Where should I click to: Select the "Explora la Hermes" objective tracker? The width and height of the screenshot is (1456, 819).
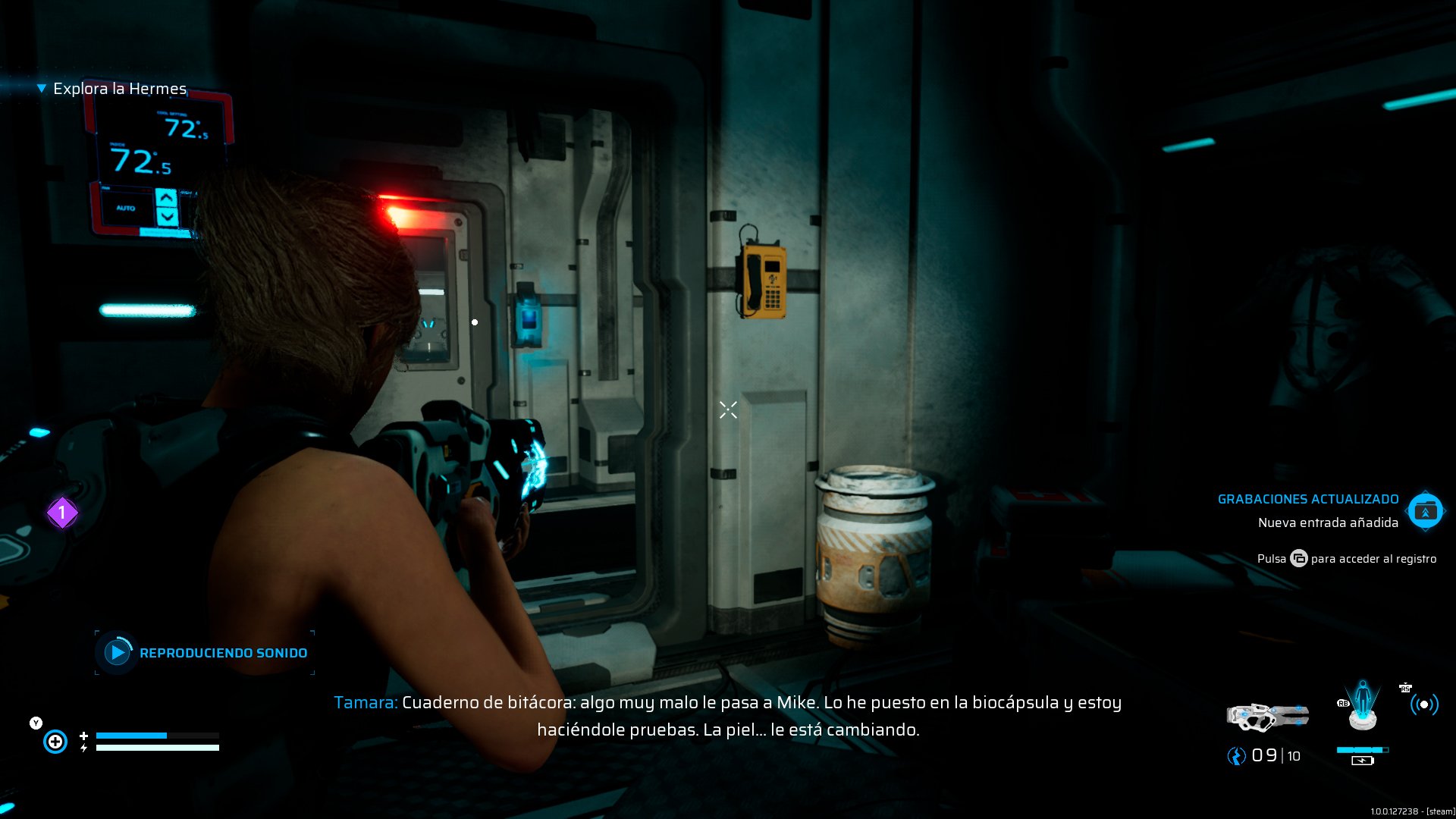pos(119,89)
